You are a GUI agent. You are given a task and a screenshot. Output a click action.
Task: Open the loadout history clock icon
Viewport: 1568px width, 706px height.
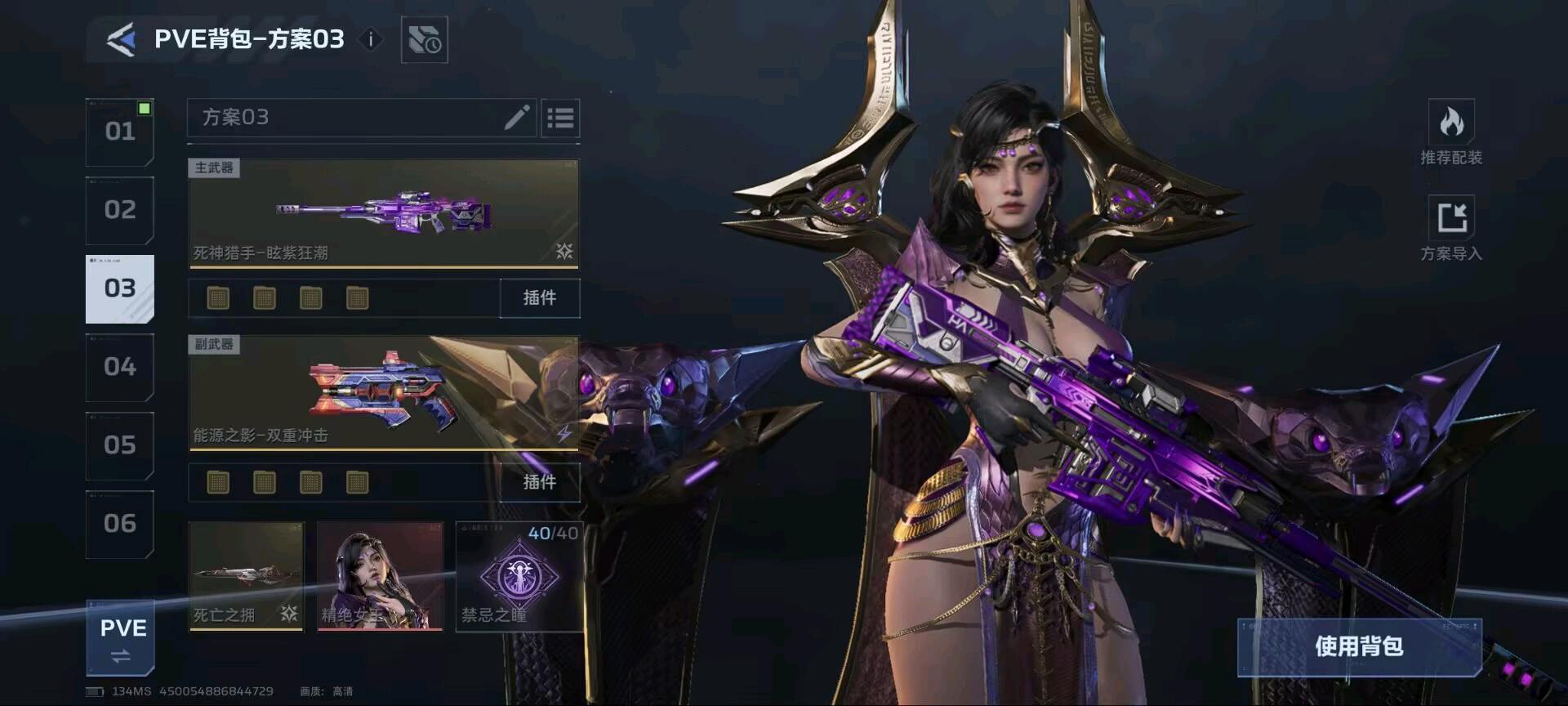tap(424, 40)
